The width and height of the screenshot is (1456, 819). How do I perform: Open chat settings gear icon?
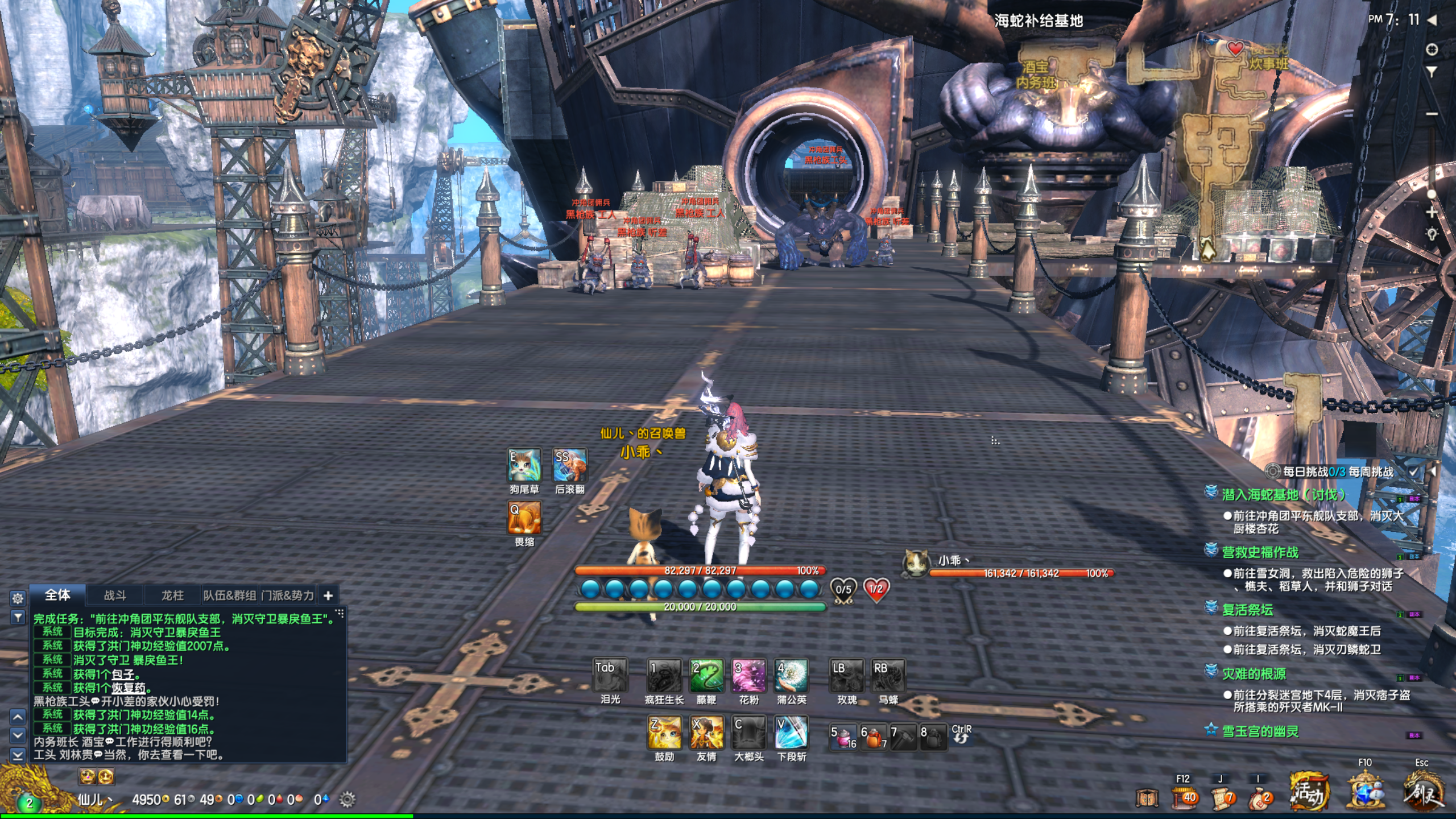pyautogui.click(x=18, y=598)
